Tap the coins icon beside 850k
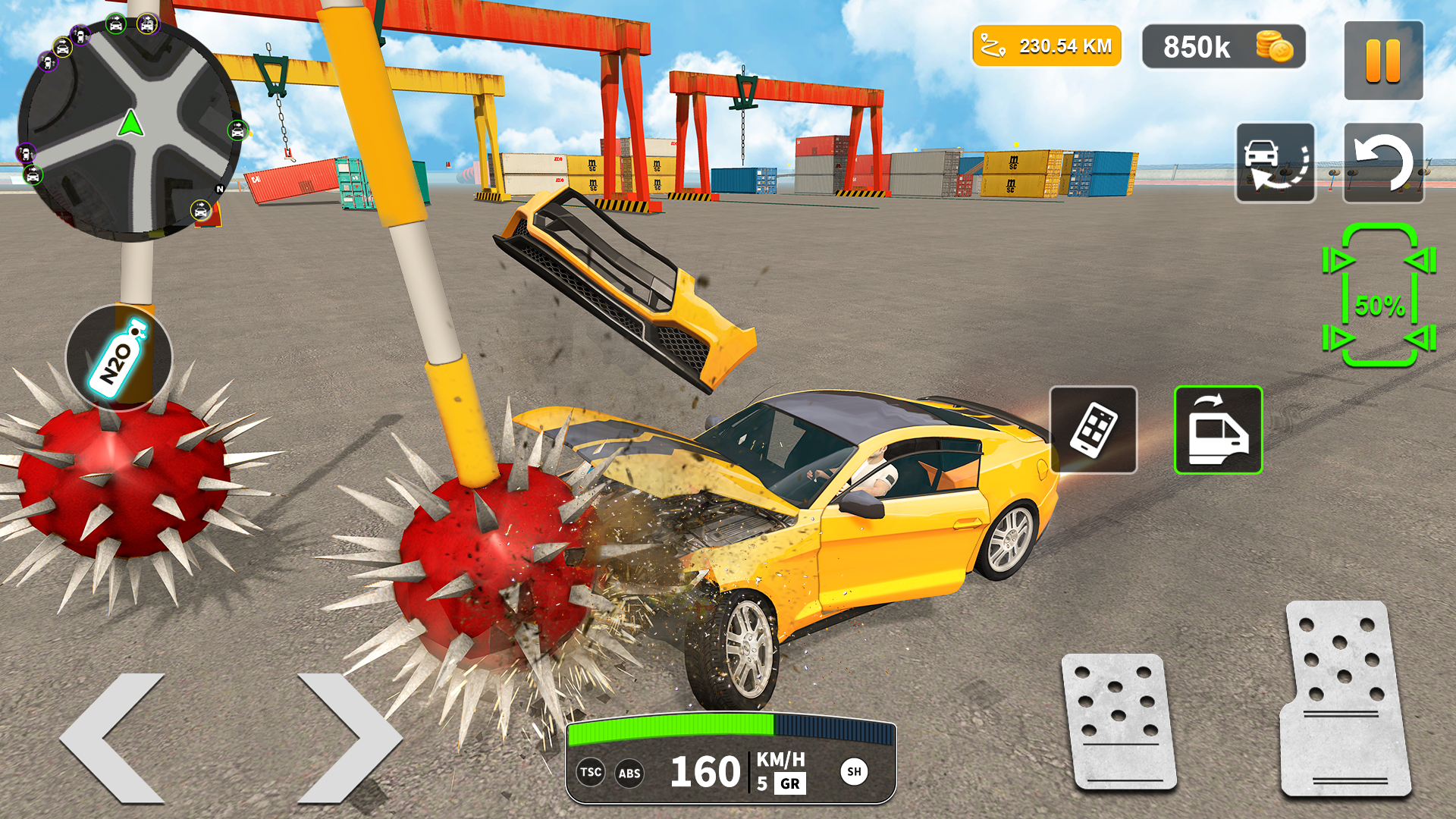The height and width of the screenshot is (819, 1456). [x=1271, y=47]
